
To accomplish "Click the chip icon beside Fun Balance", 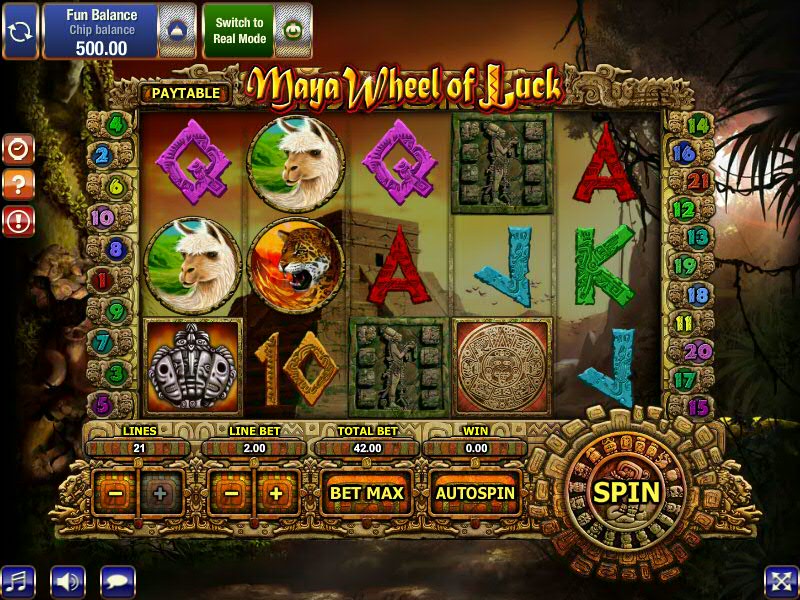I will point(176,30).
